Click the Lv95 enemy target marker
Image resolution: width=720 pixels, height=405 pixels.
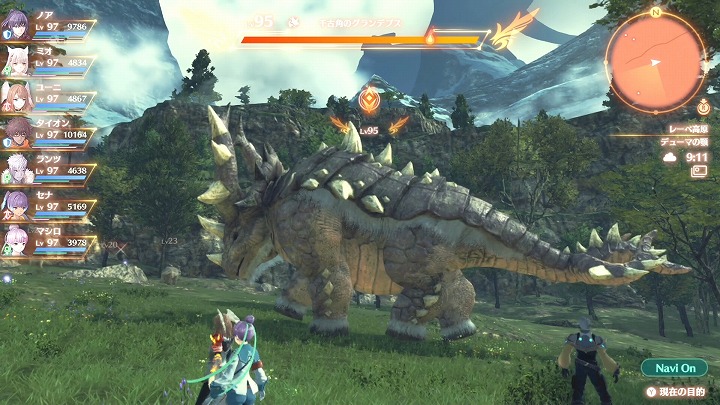point(369,102)
